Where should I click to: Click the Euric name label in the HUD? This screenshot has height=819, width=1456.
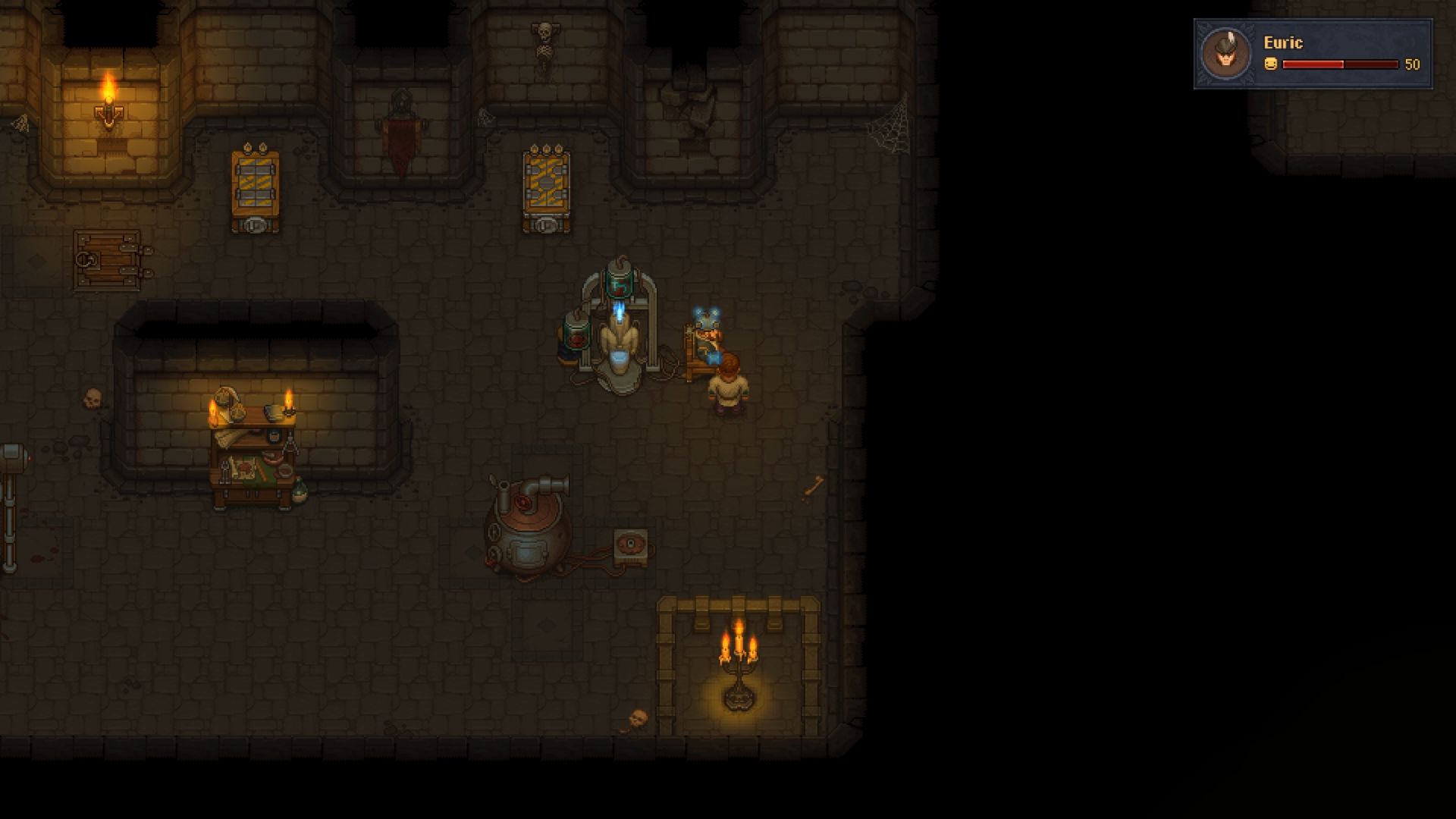1282,43
